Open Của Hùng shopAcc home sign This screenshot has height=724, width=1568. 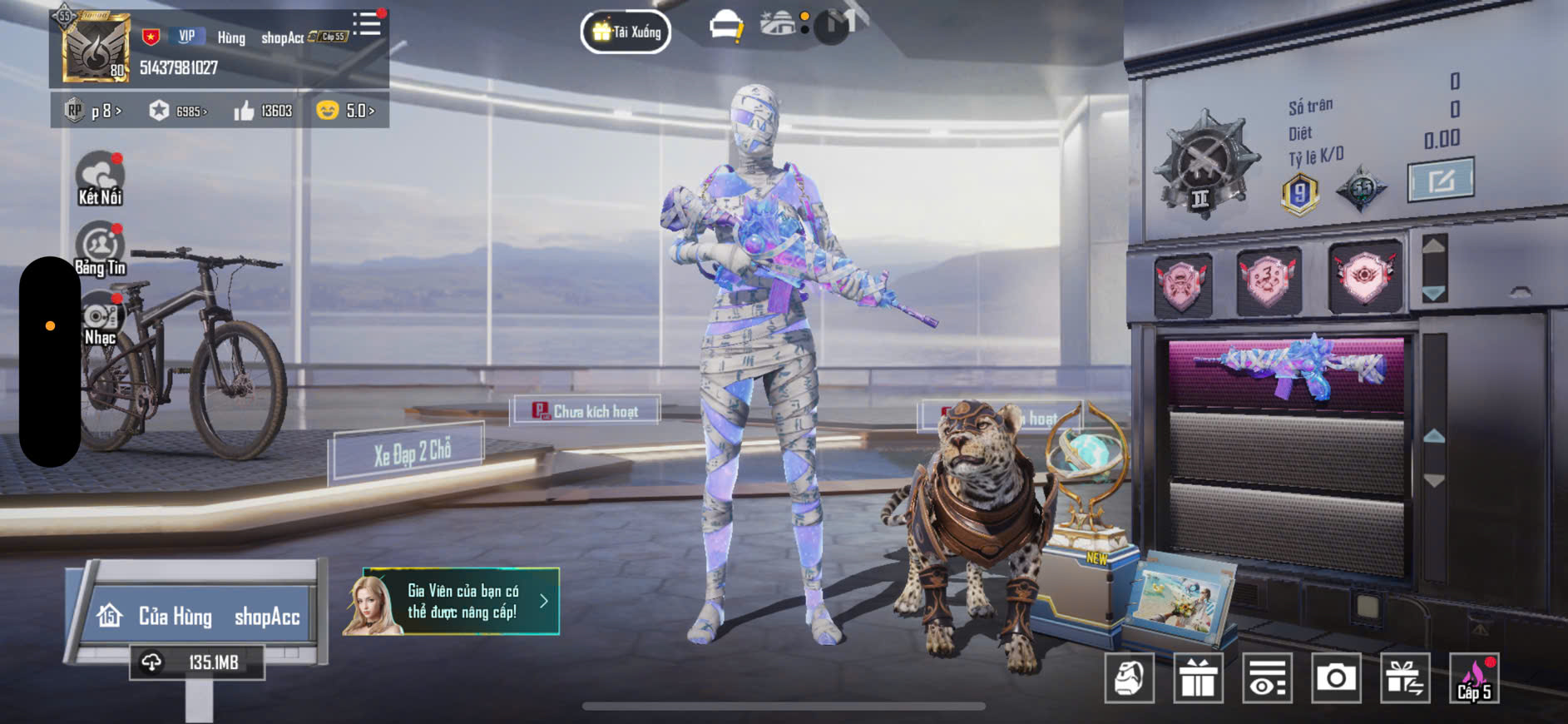click(x=198, y=616)
